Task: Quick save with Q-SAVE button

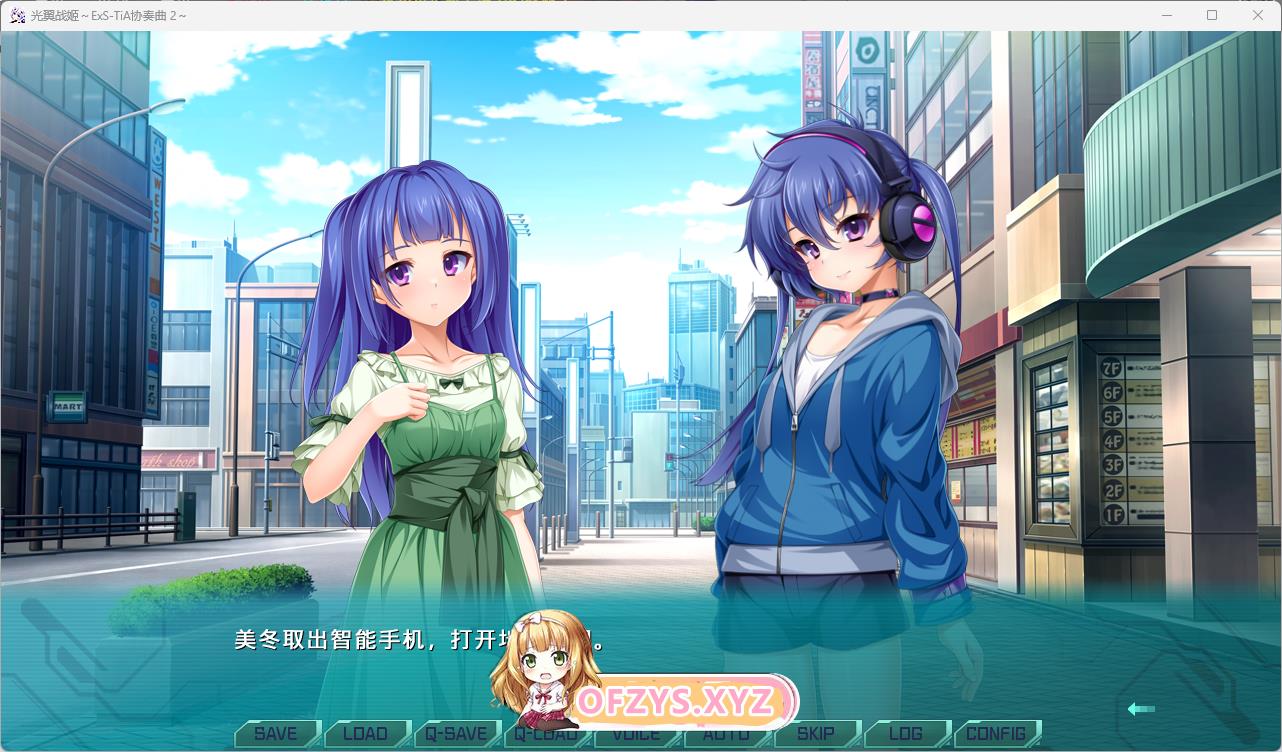Action: [455, 734]
